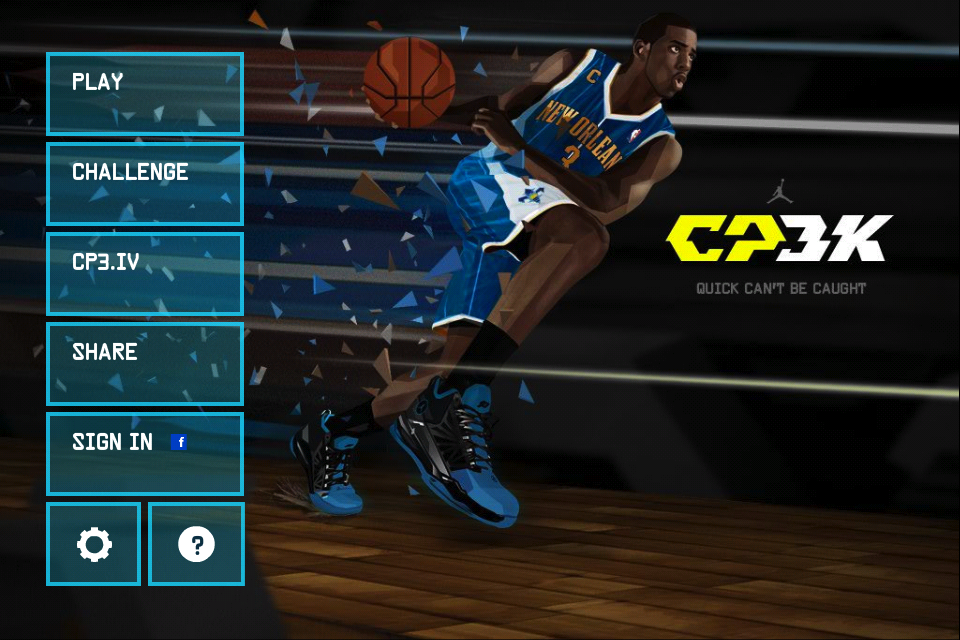Start the game with the PLAY button
The height and width of the screenshot is (640, 960).
tap(145, 94)
